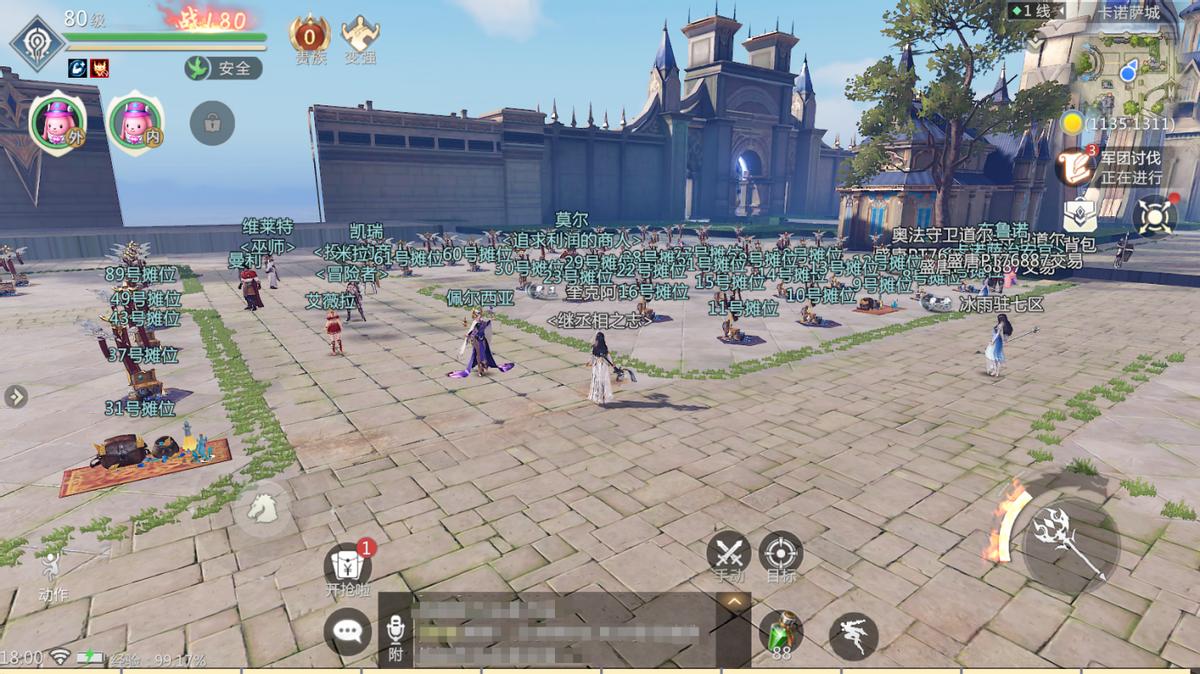Use the green health potion
The width and height of the screenshot is (1200, 674).
780,634
